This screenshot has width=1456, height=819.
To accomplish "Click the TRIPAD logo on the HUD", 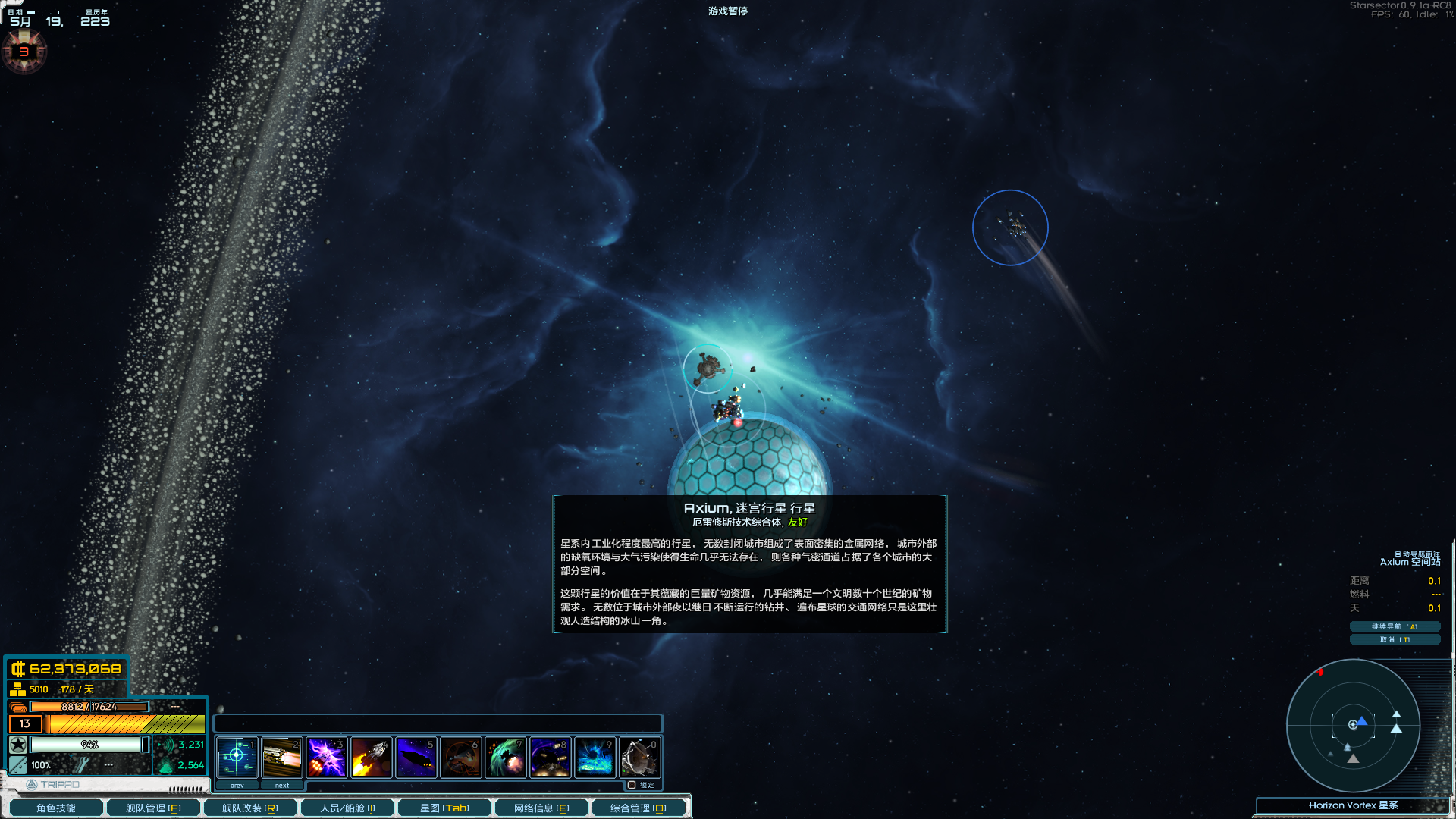I will 45,784.
